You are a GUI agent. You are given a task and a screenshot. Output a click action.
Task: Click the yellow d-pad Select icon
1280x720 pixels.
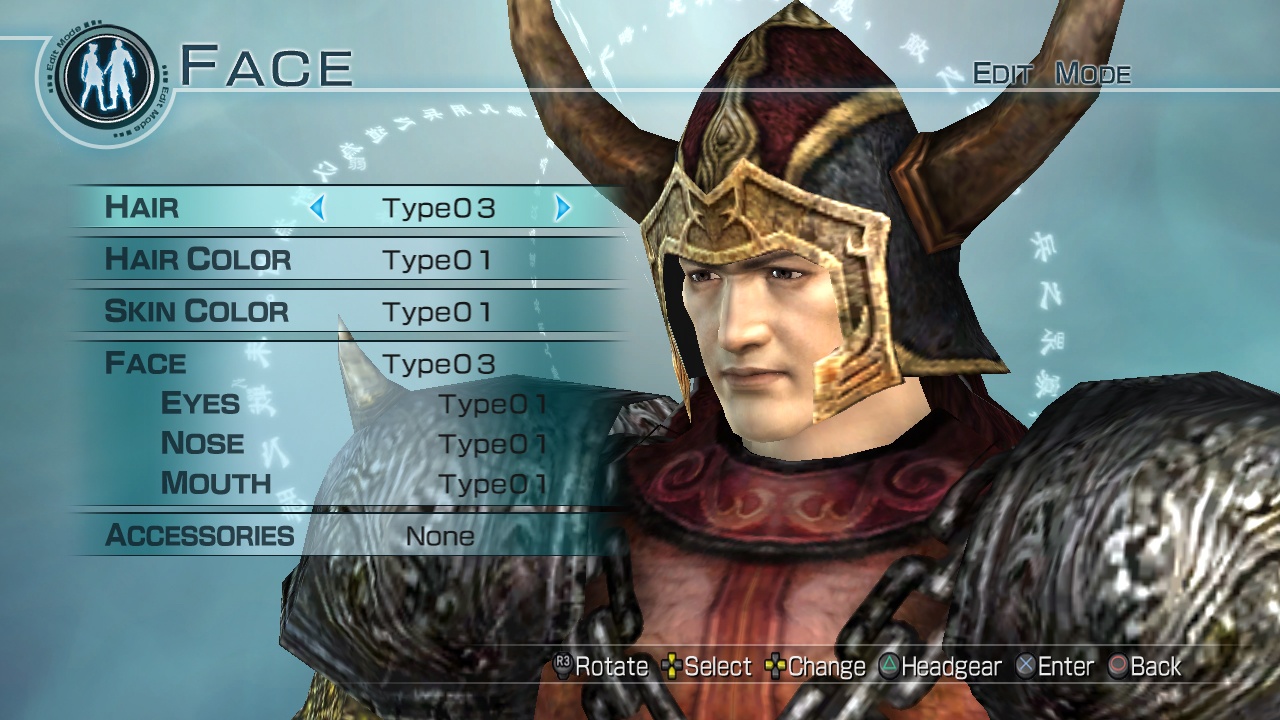coord(672,665)
